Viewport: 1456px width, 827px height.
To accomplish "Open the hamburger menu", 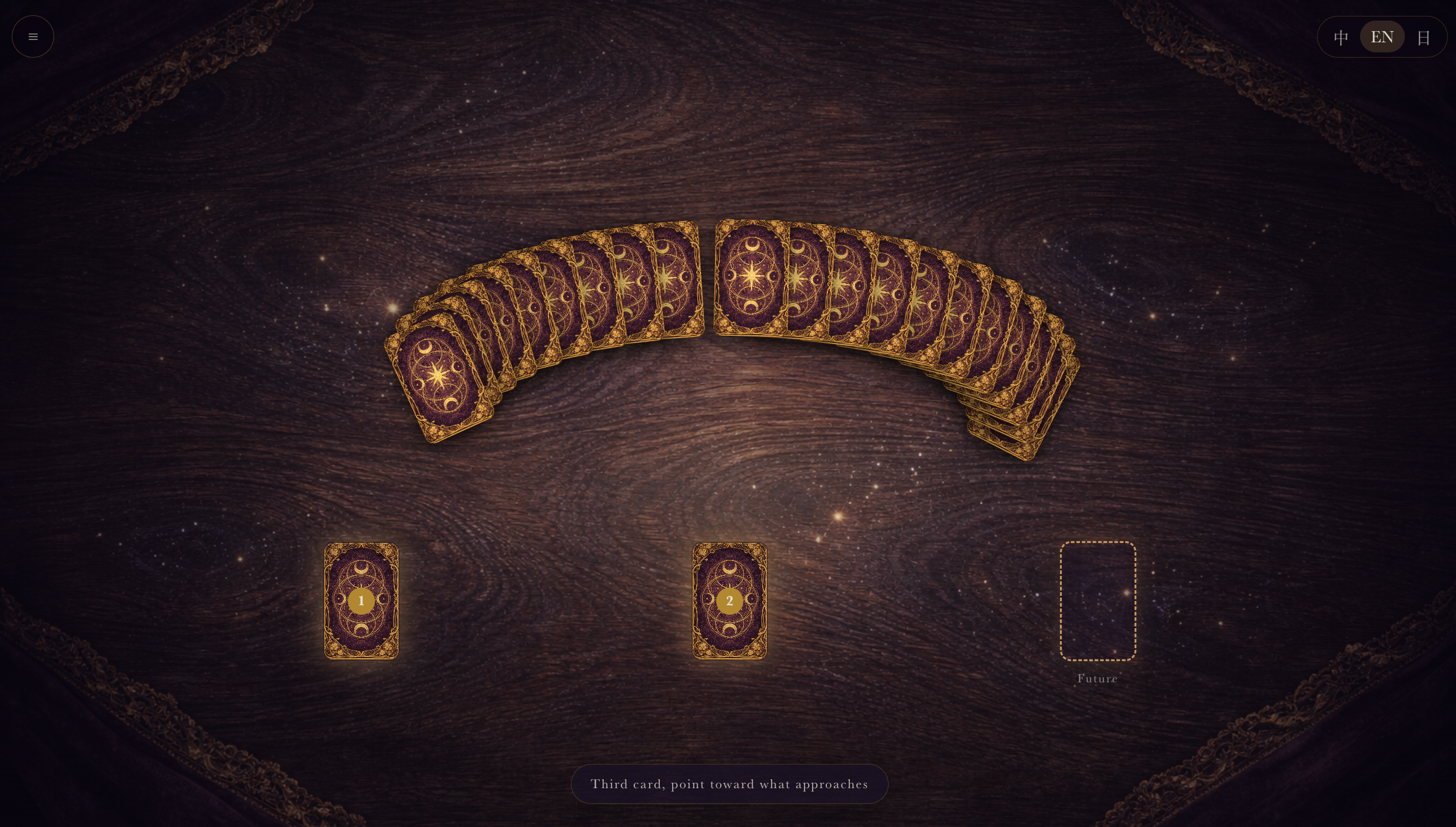I will [32, 36].
